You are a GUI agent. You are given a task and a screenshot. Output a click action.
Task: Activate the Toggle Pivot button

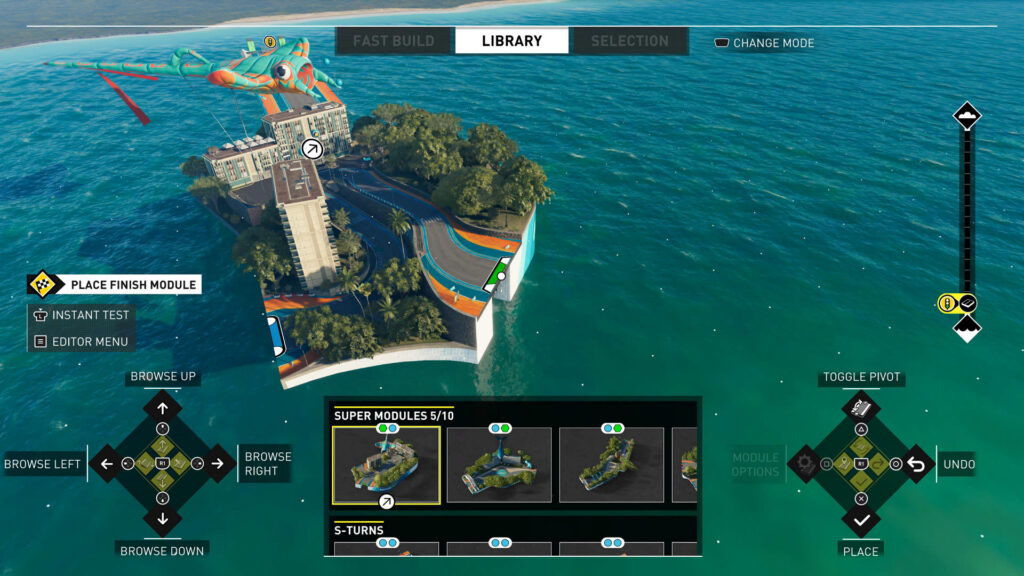(x=861, y=407)
